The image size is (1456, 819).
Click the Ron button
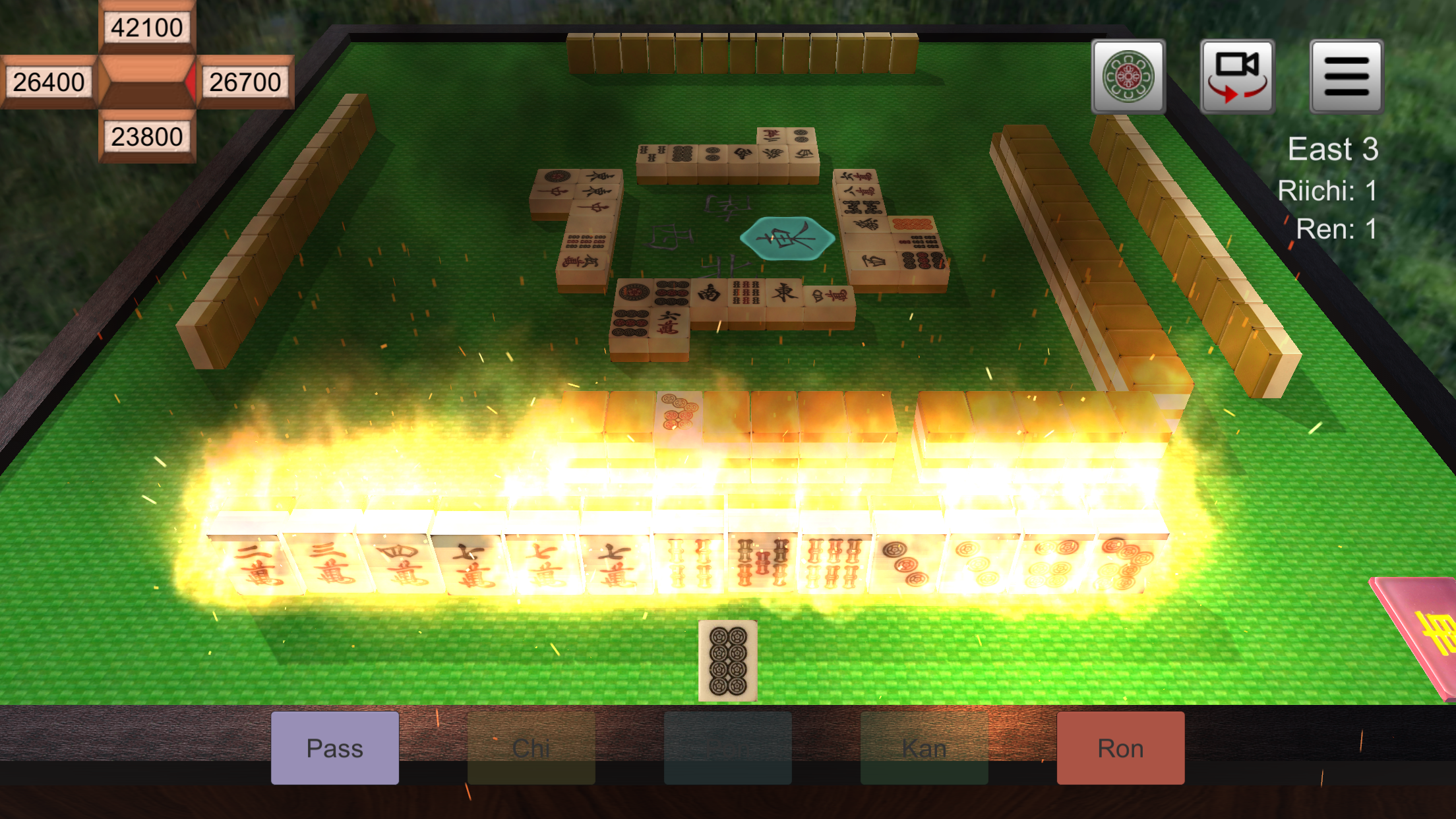pyautogui.click(x=1120, y=748)
